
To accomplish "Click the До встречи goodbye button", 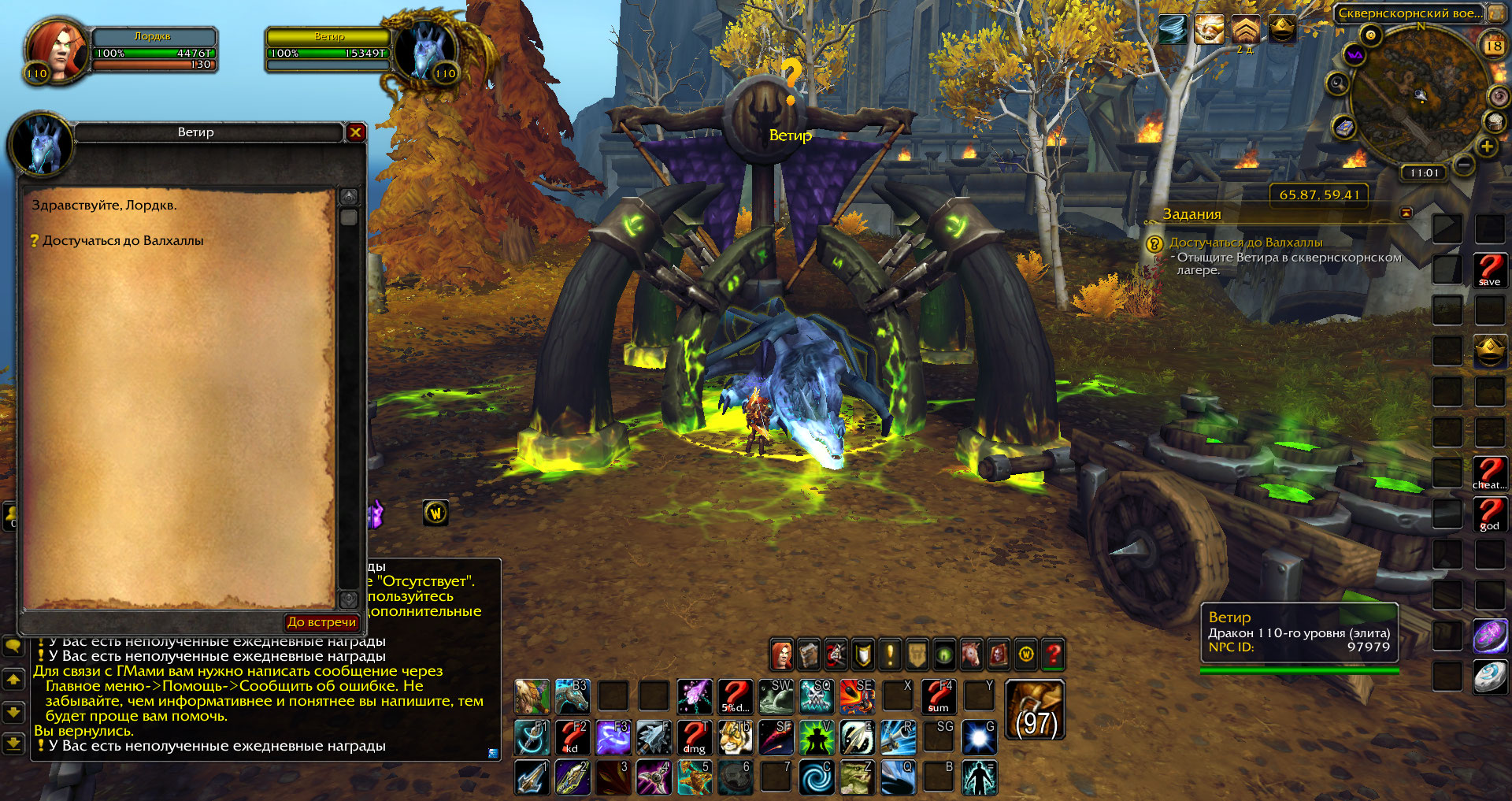I will [321, 622].
